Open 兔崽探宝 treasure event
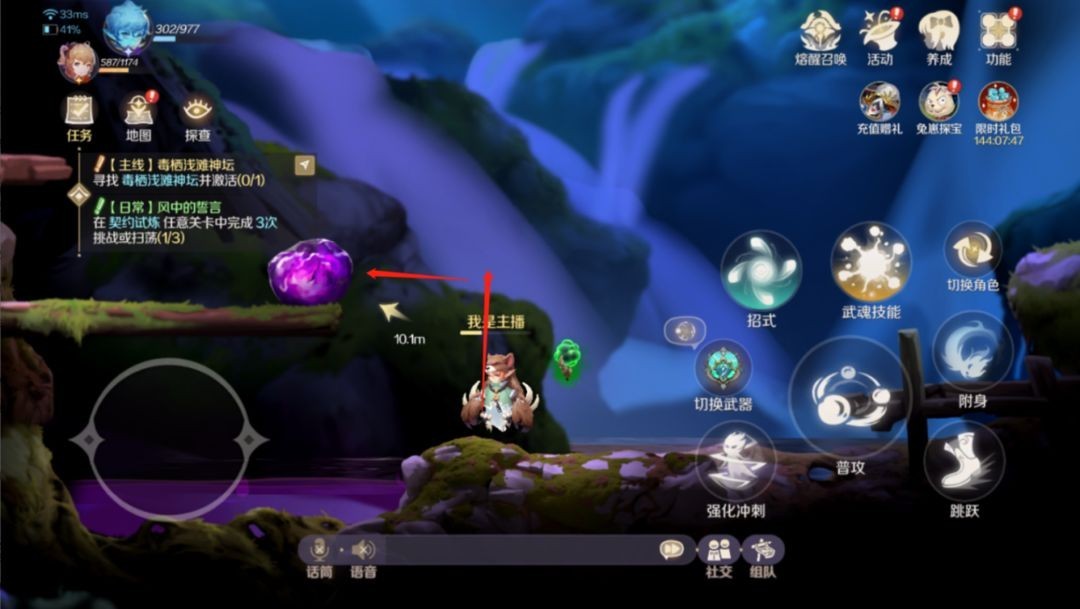1080x609 pixels. pos(939,102)
